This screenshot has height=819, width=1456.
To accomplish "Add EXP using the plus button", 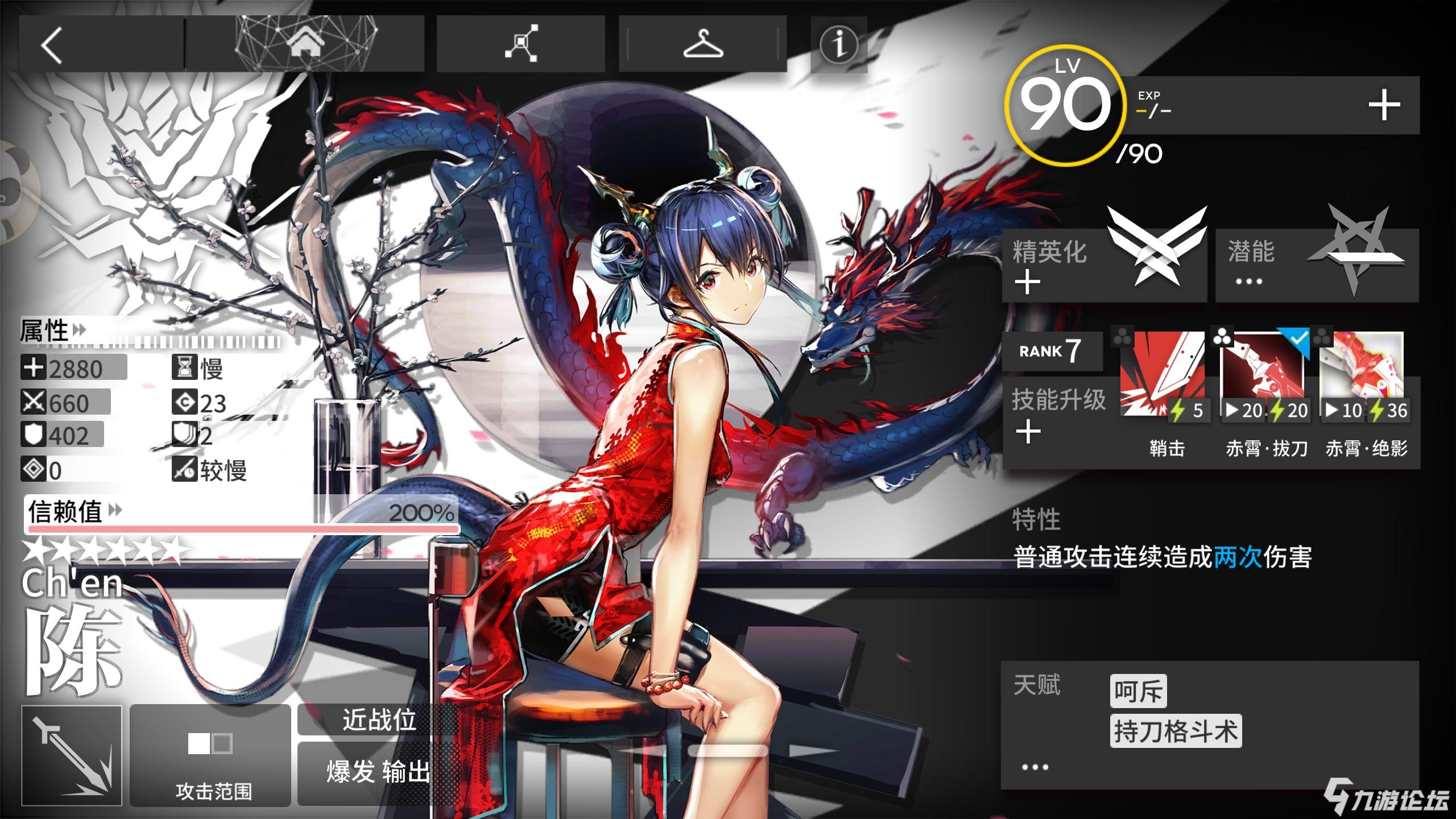I will pos(1383,106).
